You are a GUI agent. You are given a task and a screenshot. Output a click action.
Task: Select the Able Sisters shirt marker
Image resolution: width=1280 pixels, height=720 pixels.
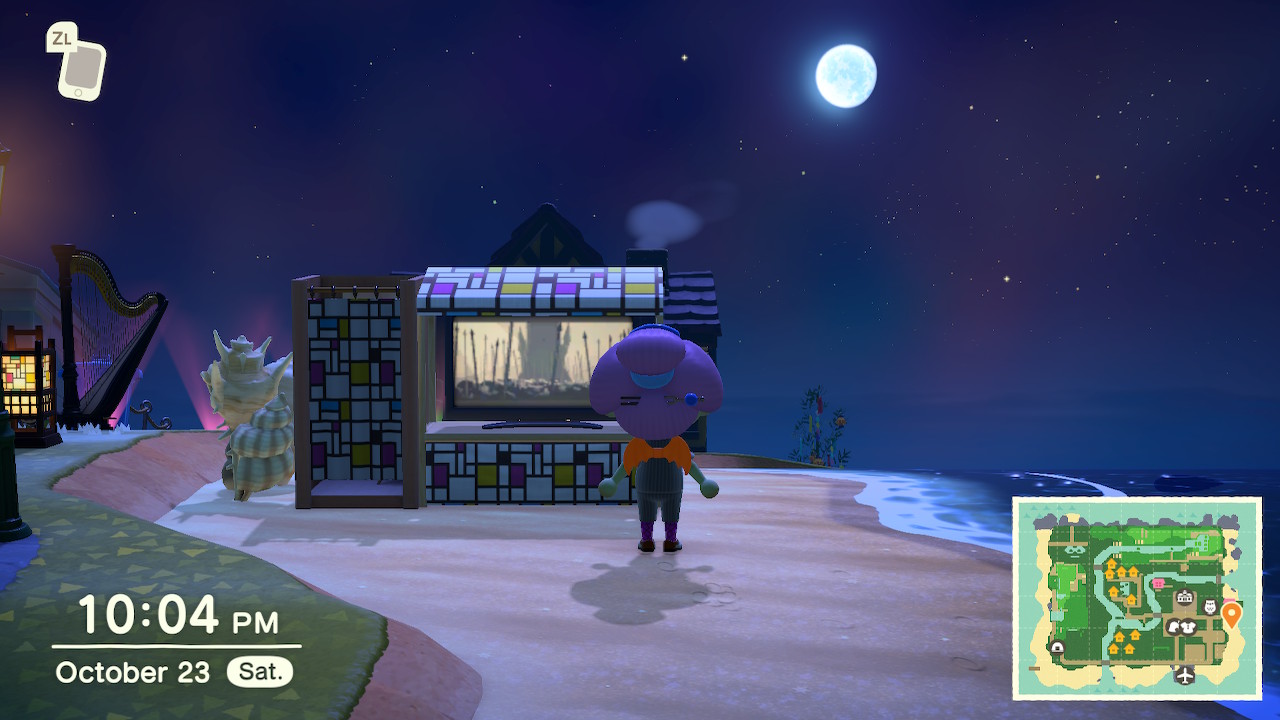[x=1190, y=627]
